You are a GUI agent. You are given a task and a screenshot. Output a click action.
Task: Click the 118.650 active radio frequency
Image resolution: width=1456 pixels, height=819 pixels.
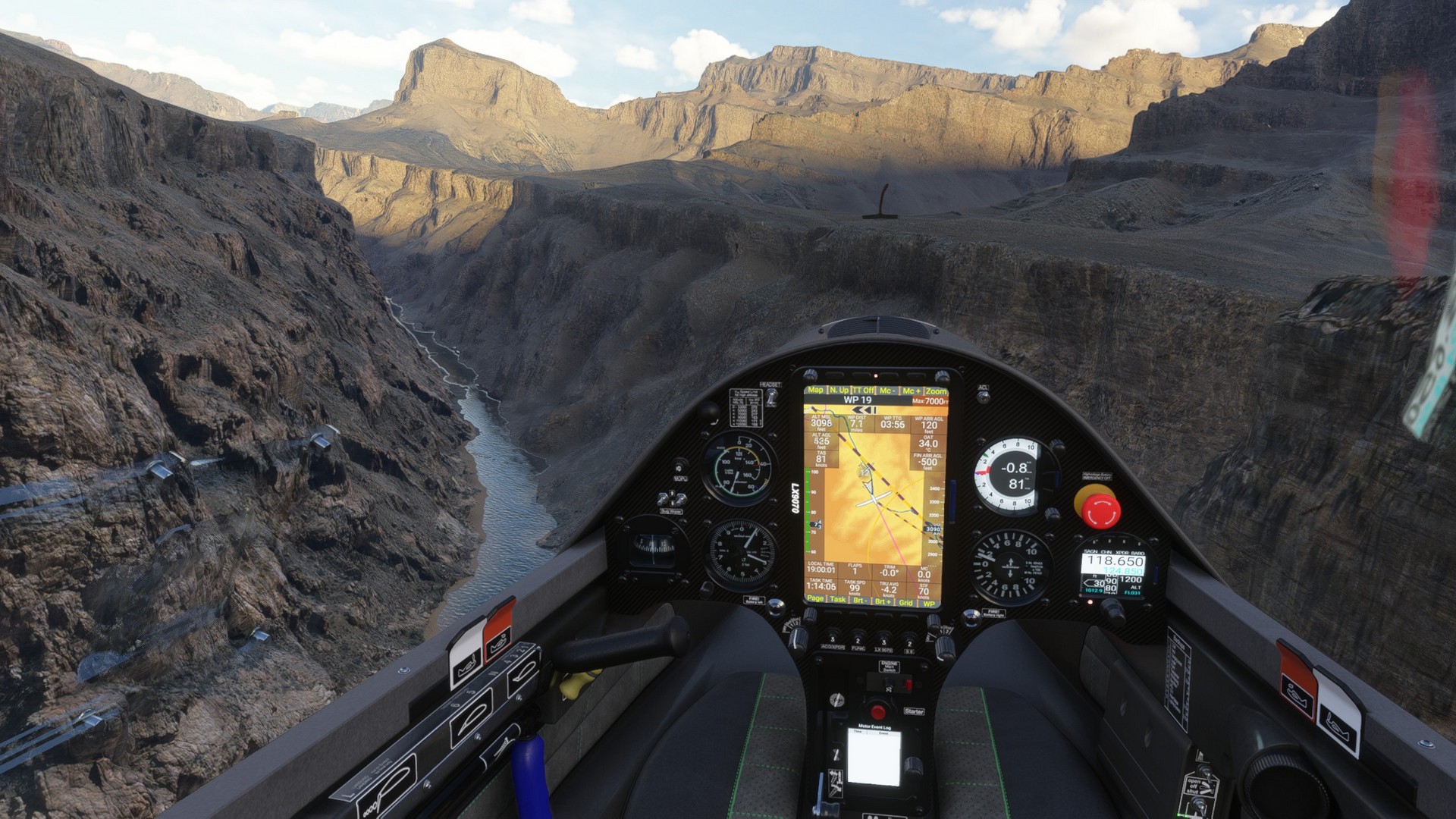1114,560
